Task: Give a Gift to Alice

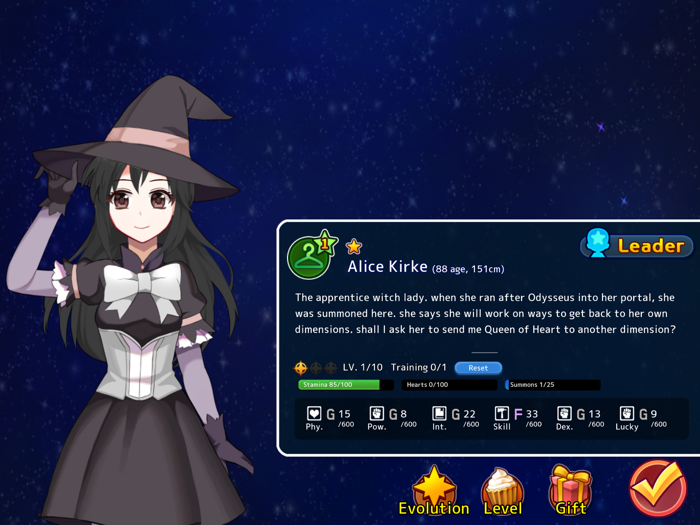Action: tap(570, 490)
